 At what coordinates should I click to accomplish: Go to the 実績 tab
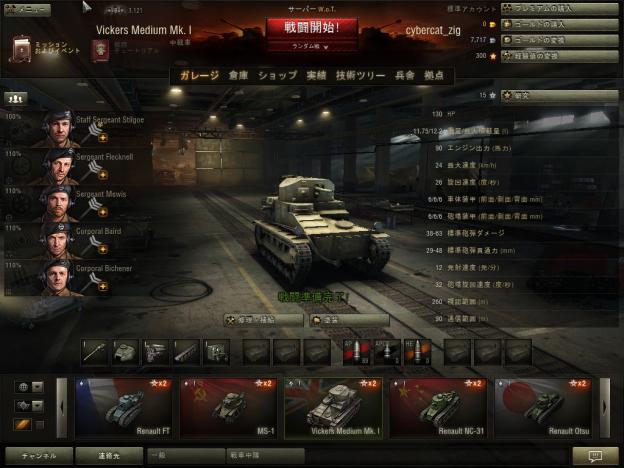(316, 76)
